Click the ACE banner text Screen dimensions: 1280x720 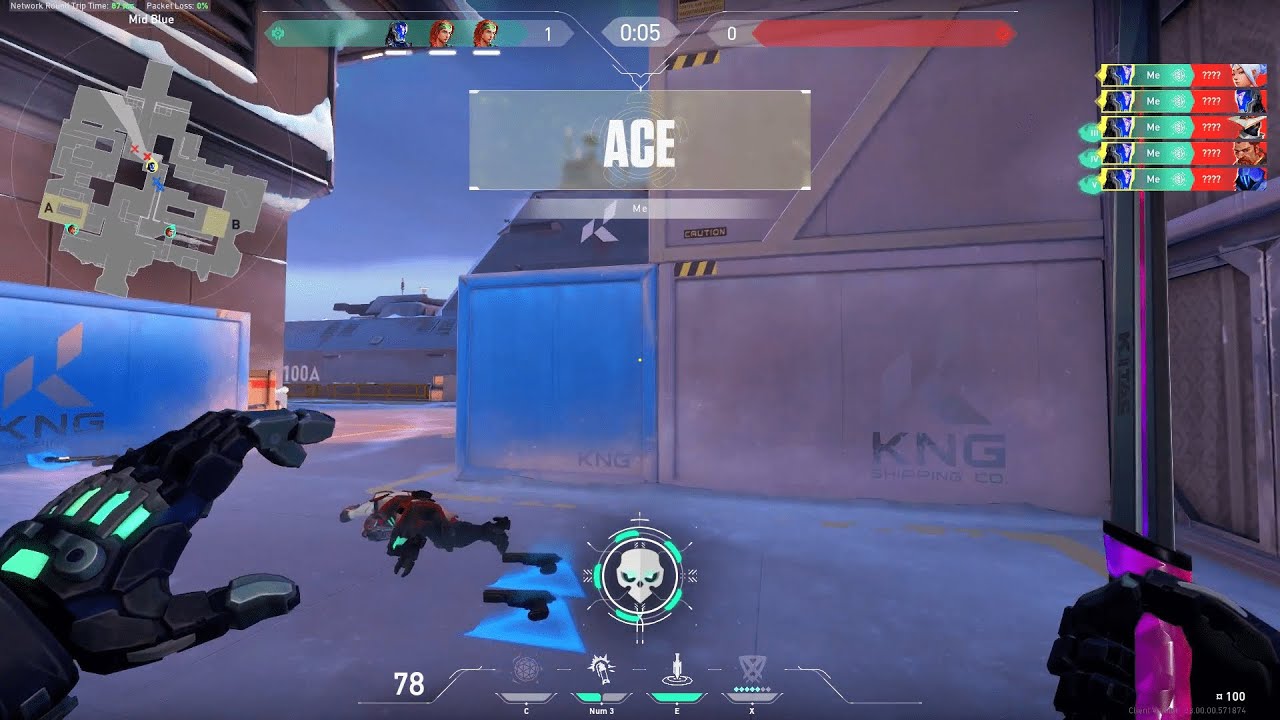(x=638, y=143)
